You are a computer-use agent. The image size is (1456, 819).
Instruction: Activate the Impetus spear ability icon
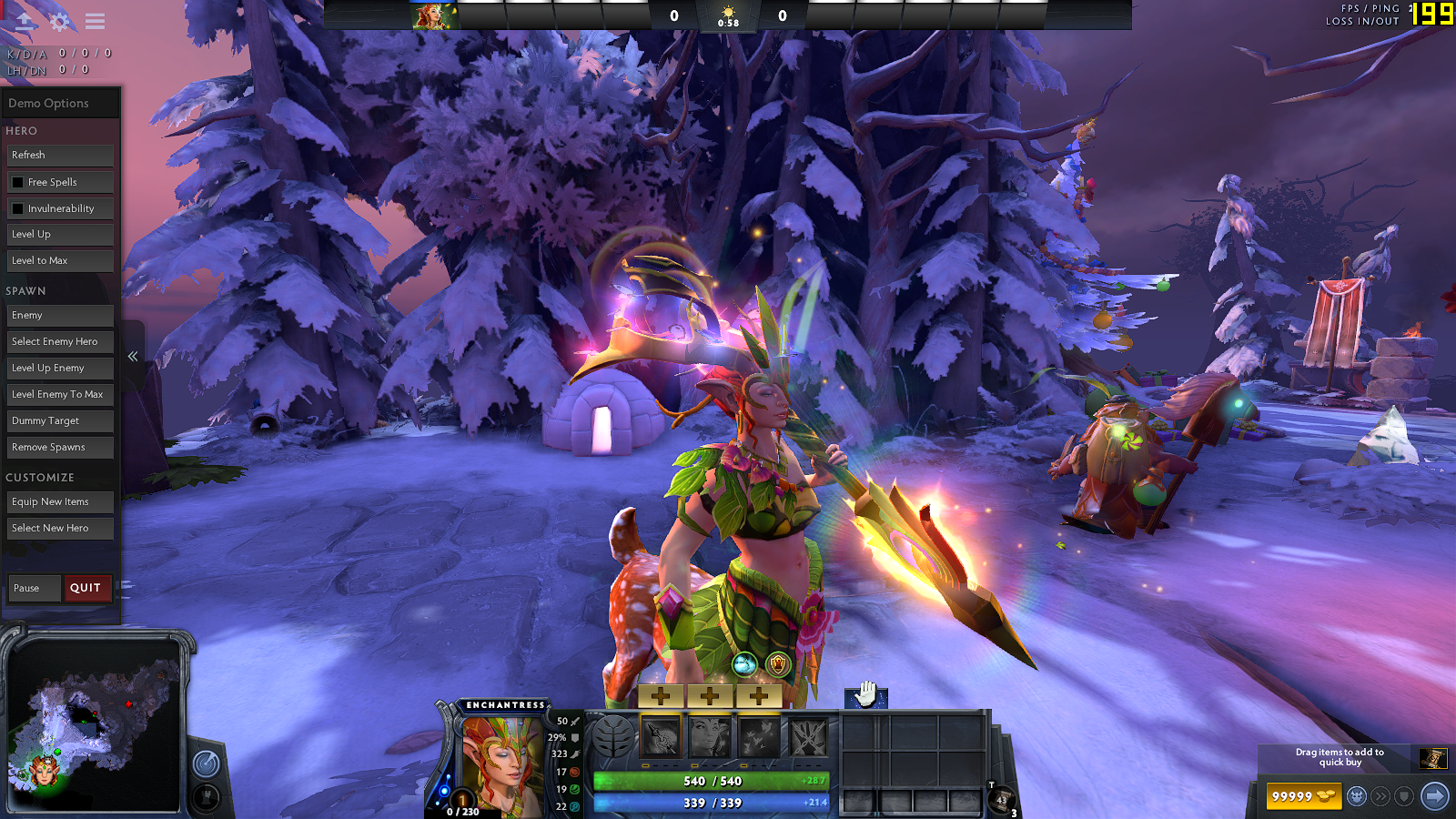click(661, 737)
